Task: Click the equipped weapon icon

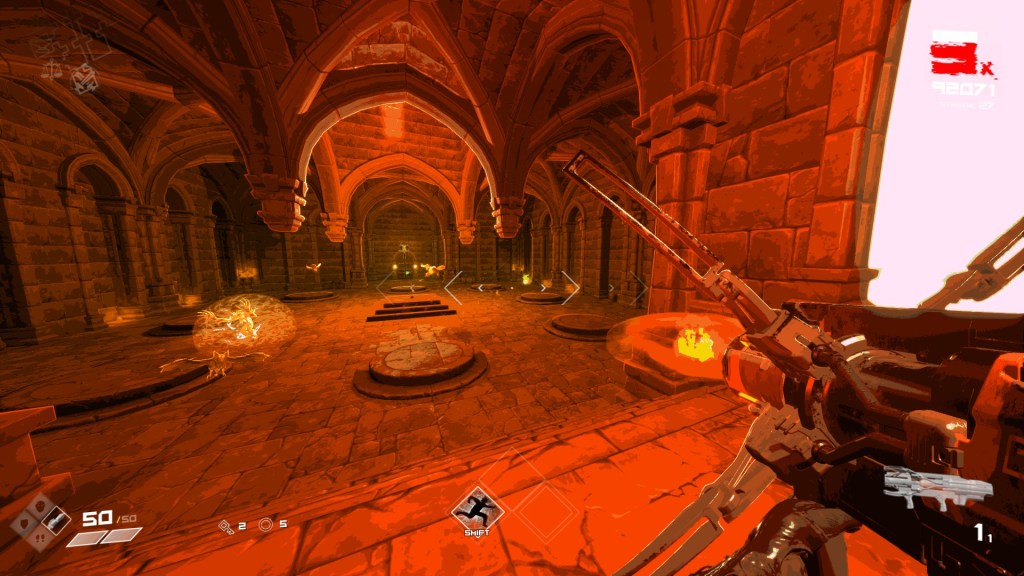Action: 937,487
